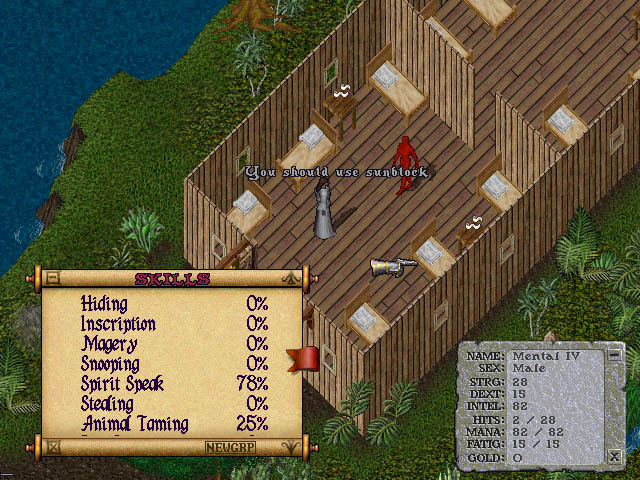This screenshot has height=480, width=640.
Task: Use the Spirit Speak skill entry
Action: tap(122, 384)
